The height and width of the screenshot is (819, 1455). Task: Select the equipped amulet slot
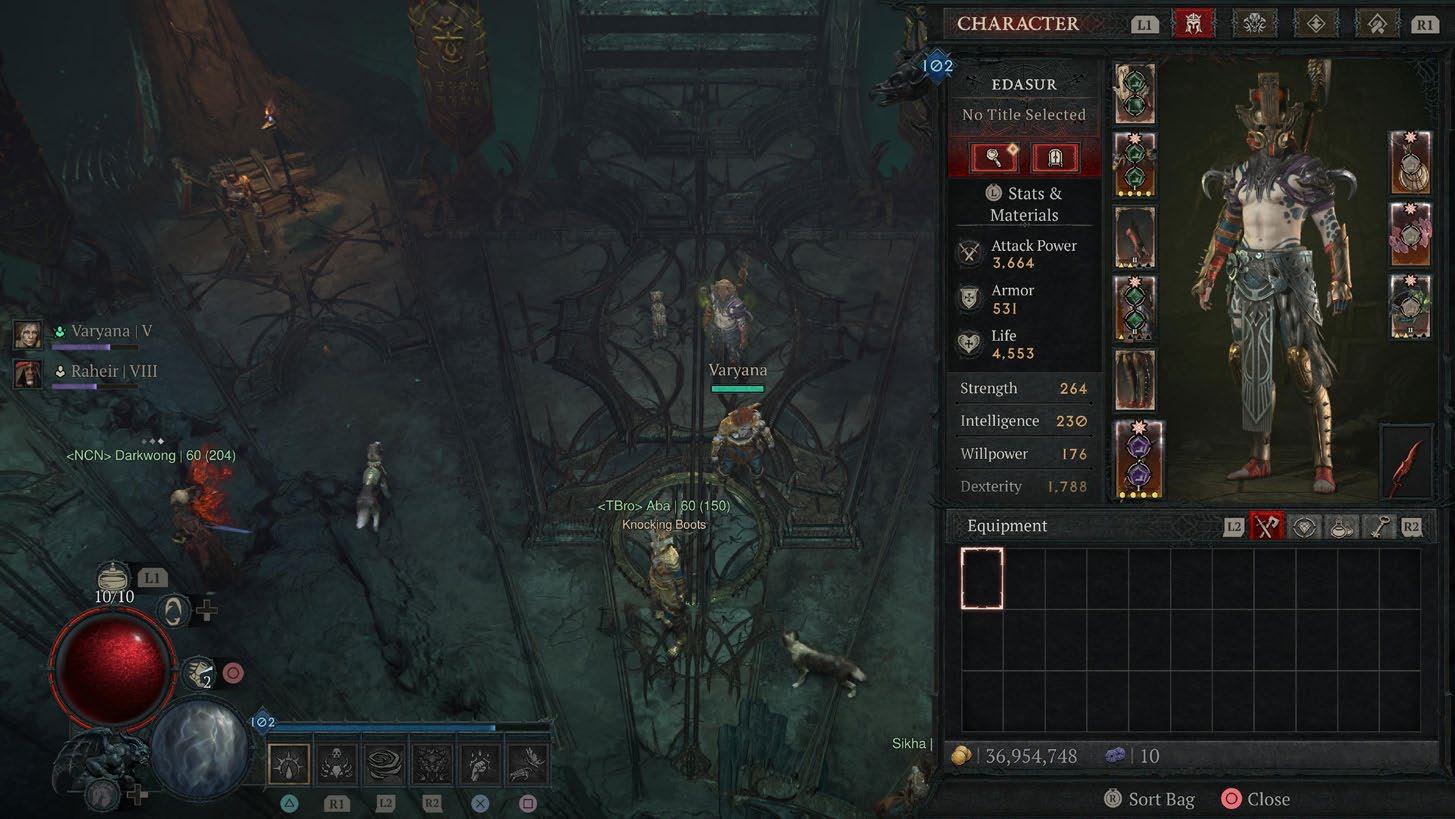coord(1410,163)
